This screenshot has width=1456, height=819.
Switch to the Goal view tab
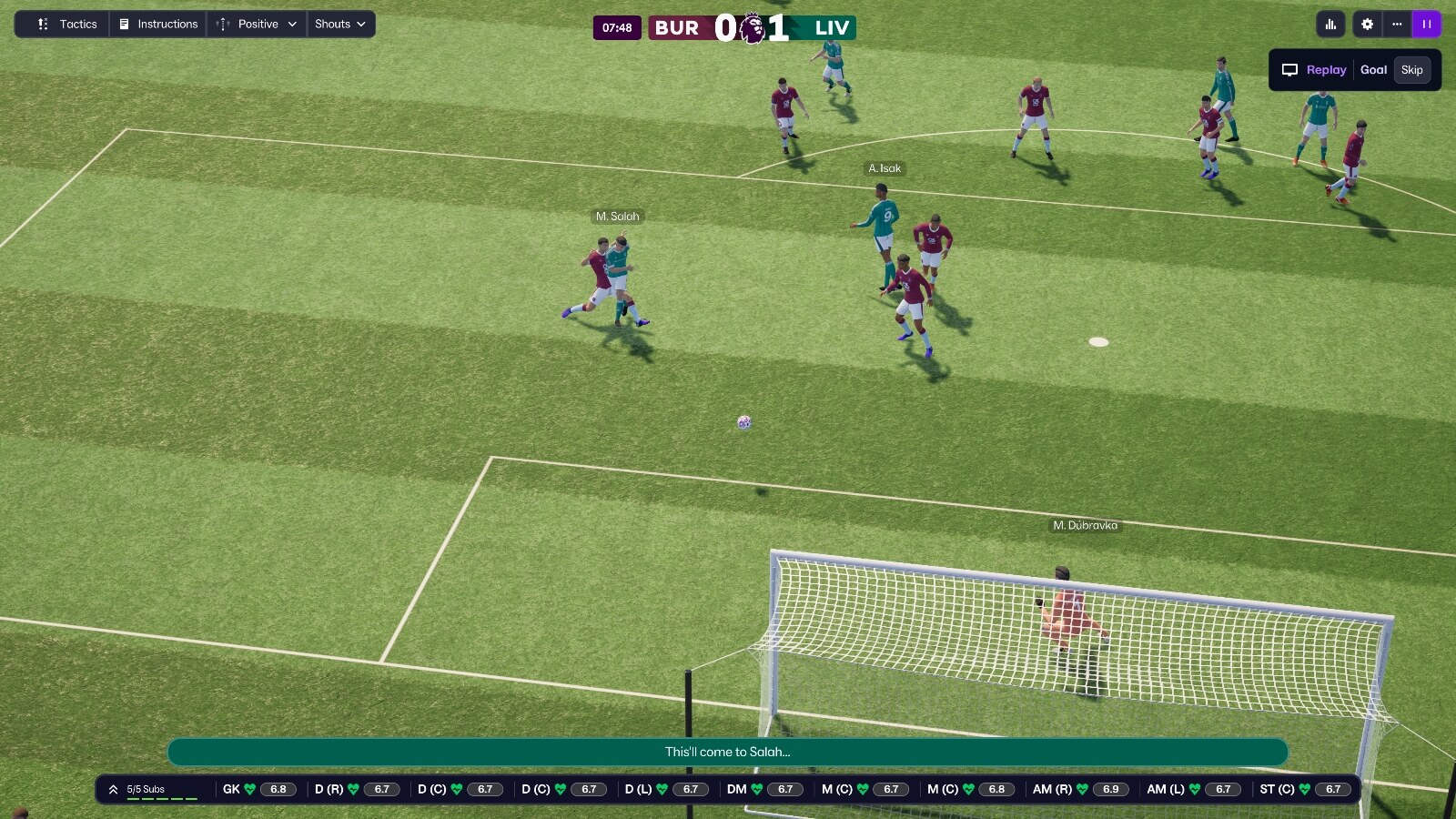click(1373, 69)
